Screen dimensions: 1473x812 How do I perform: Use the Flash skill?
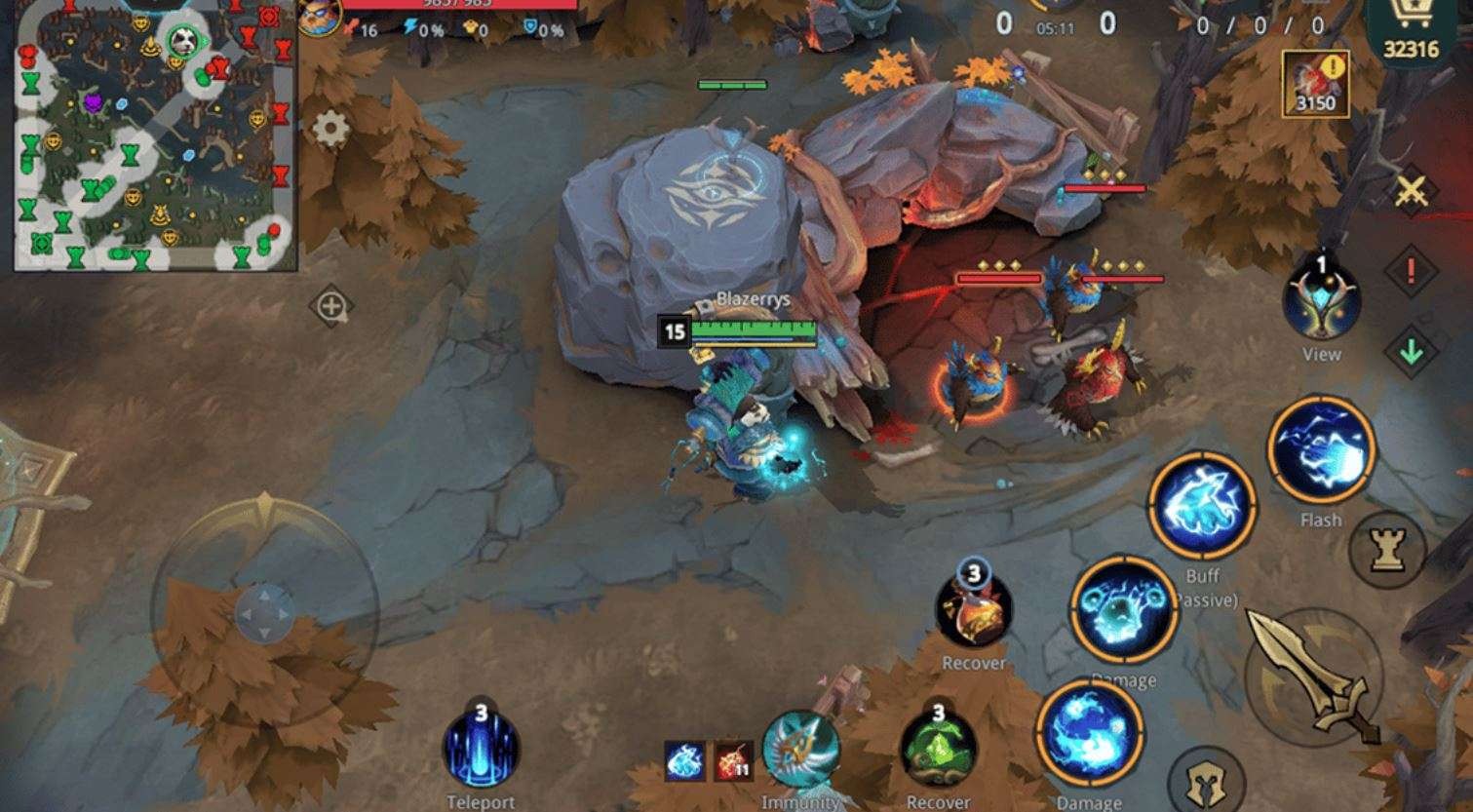click(x=1321, y=452)
